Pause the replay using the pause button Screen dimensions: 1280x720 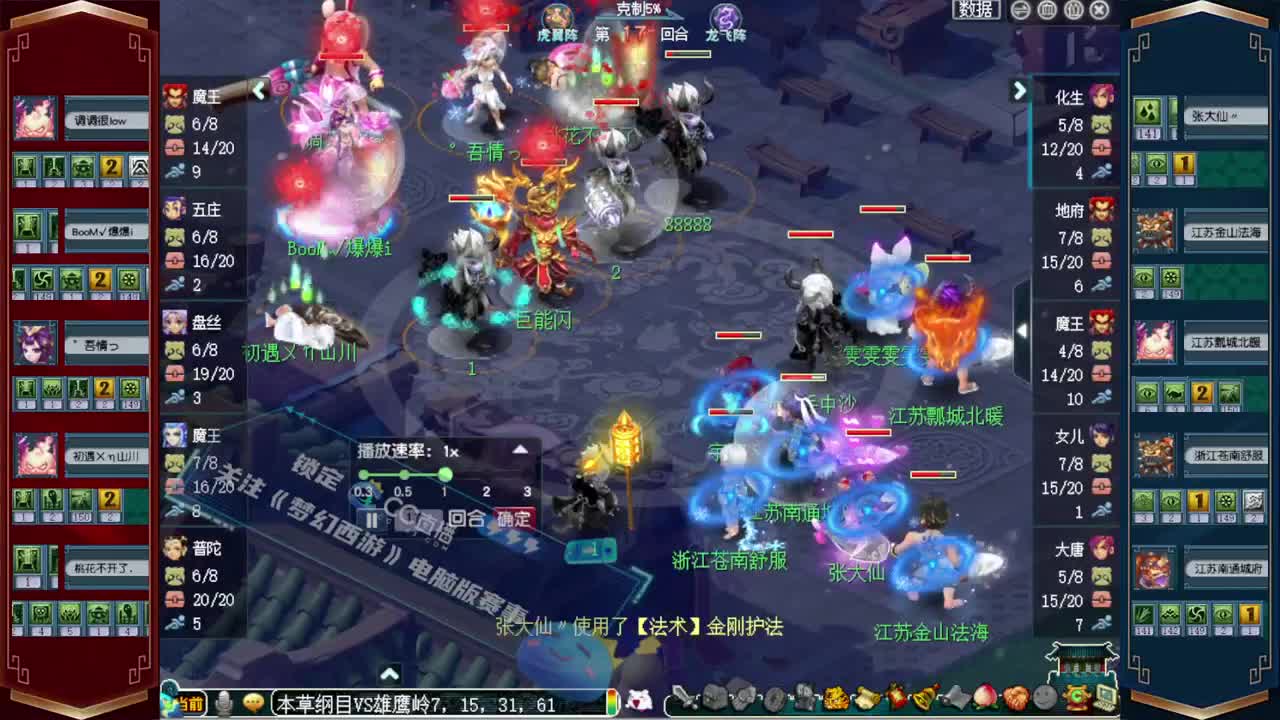point(373,518)
